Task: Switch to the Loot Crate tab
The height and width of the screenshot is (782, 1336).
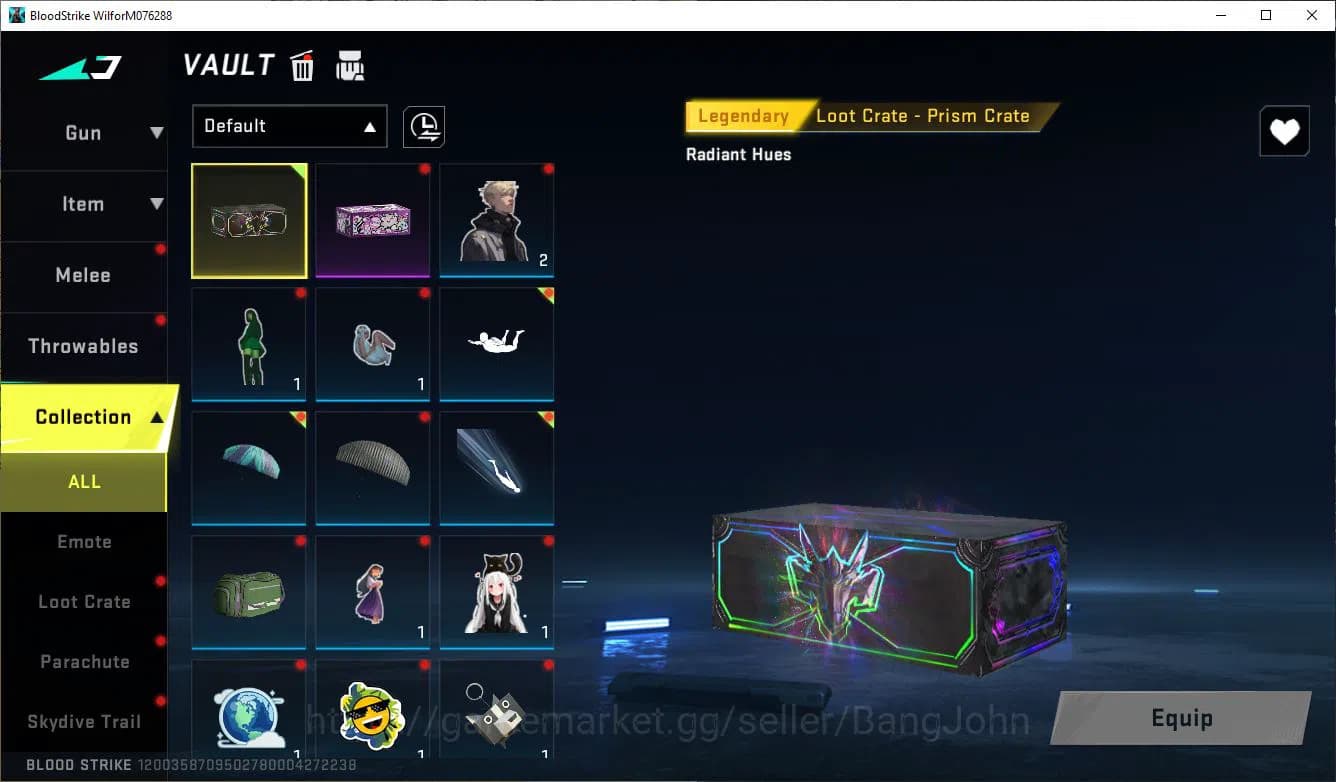Action: coord(84,601)
